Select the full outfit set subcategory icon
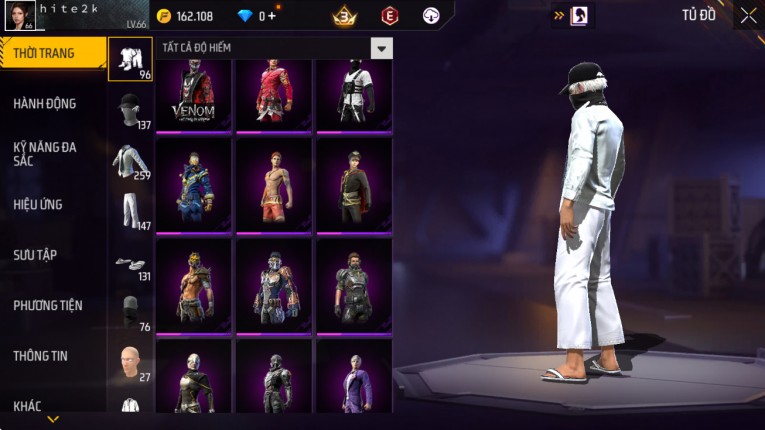 (130, 59)
